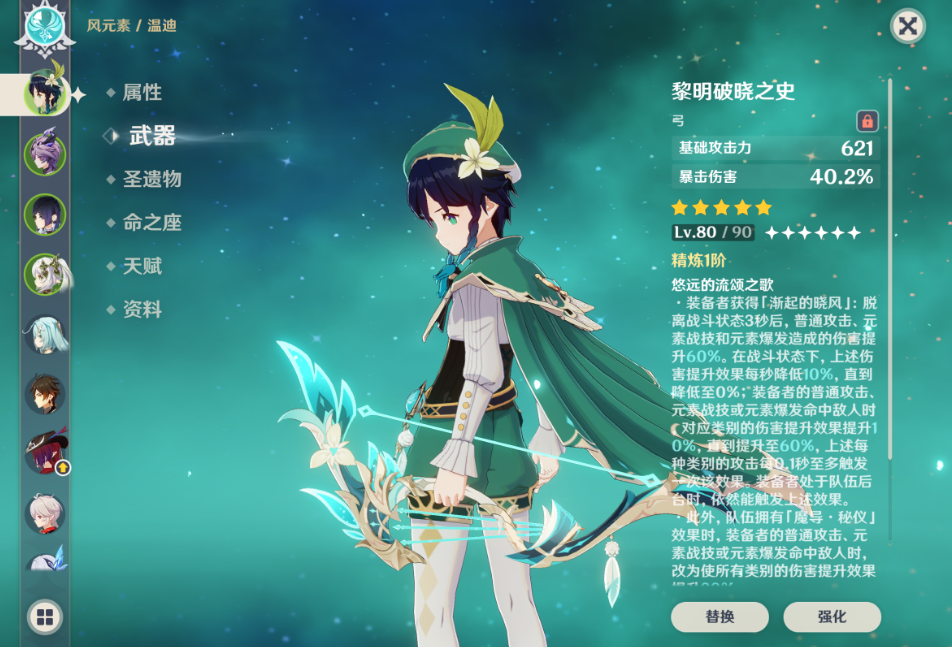The height and width of the screenshot is (647, 952).
Task: Open the 命之座 (Constellation) tab
Action: [151, 223]
